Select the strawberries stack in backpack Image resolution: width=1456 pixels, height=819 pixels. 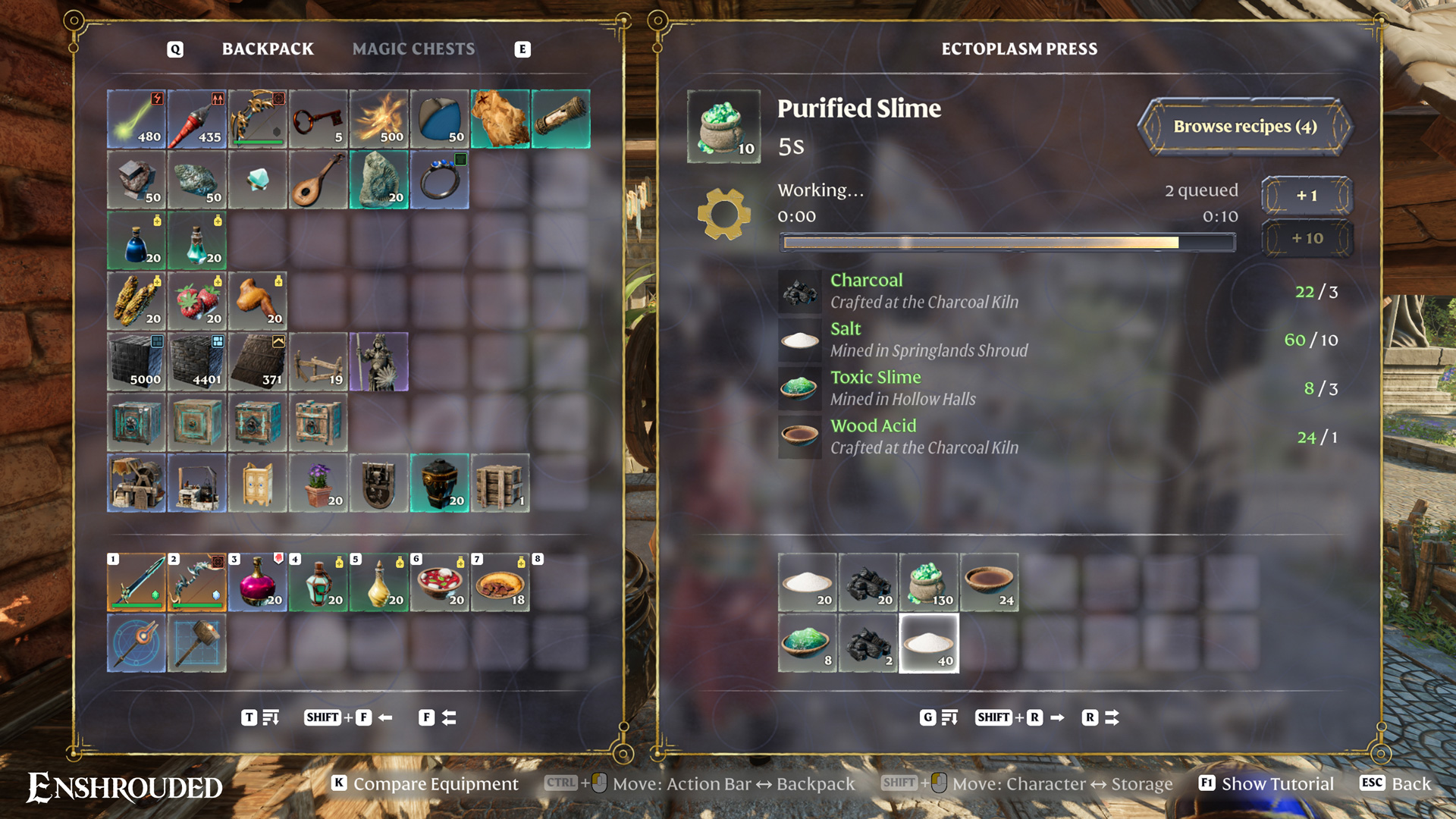coord(197,301)
